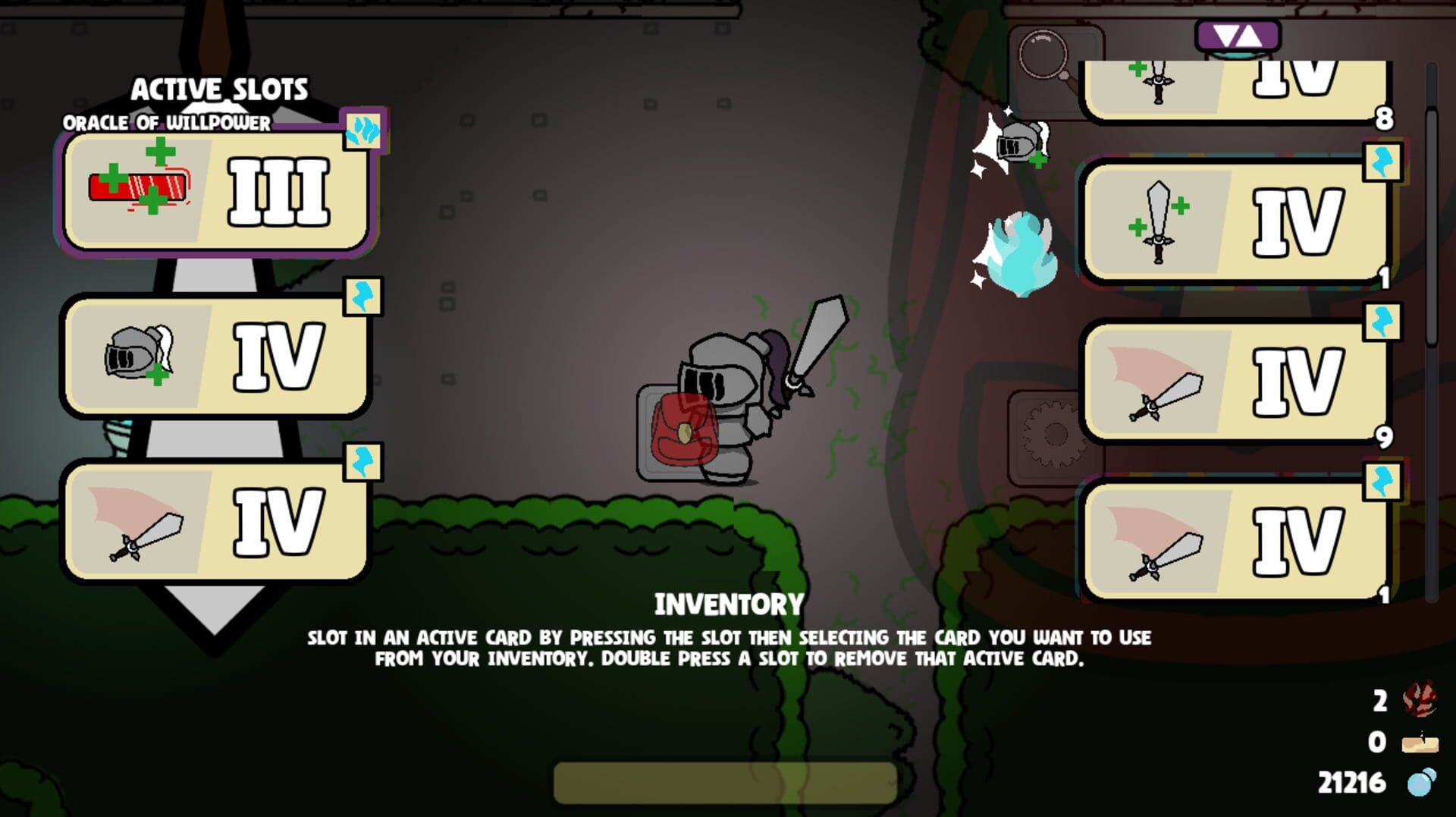This screenshot has width=1456, height=817.
Task: Open the Inventory section
Action: pyautogui.click(x=728, y=603)
